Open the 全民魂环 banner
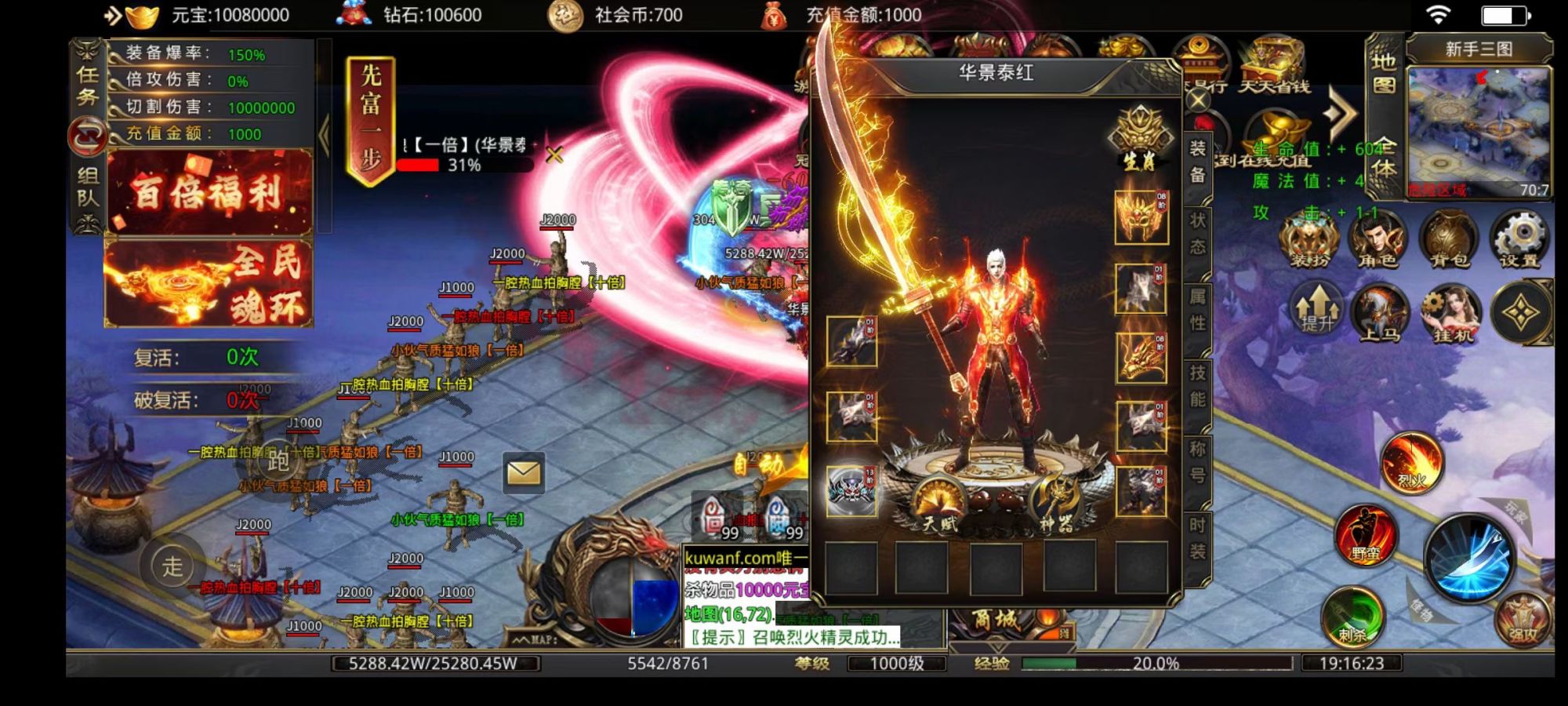 (209, 284)
